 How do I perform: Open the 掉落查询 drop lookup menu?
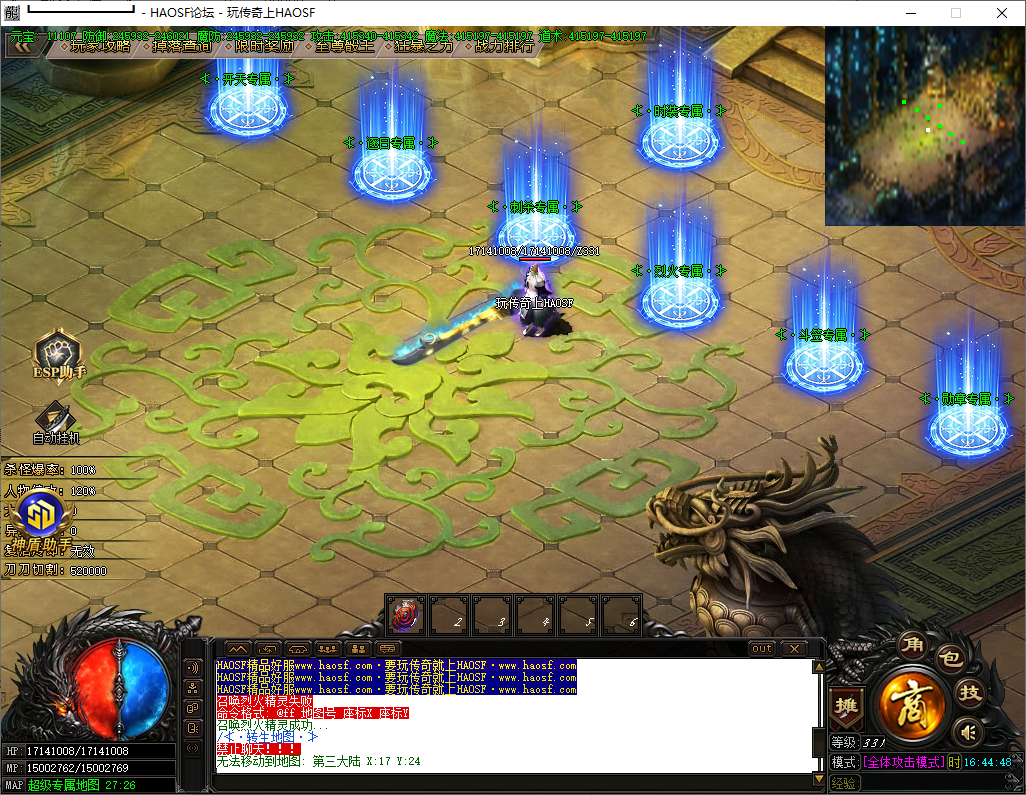pyautogui.click(x=182, y=46)
